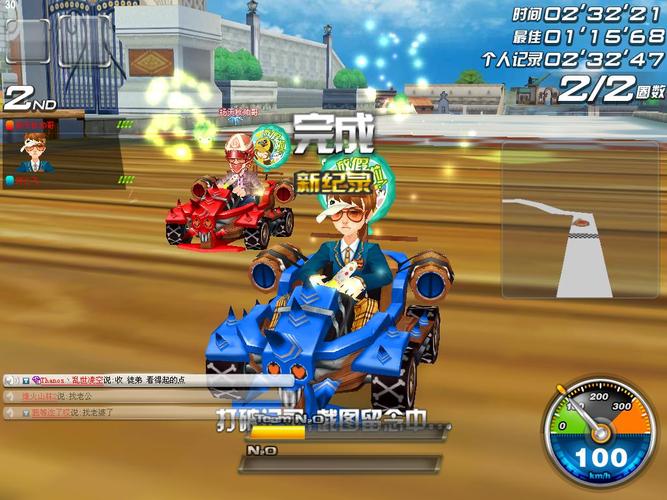Select the blue-marked player entry below portrait
Screen dimensions: 667x500
pos(30,181)
